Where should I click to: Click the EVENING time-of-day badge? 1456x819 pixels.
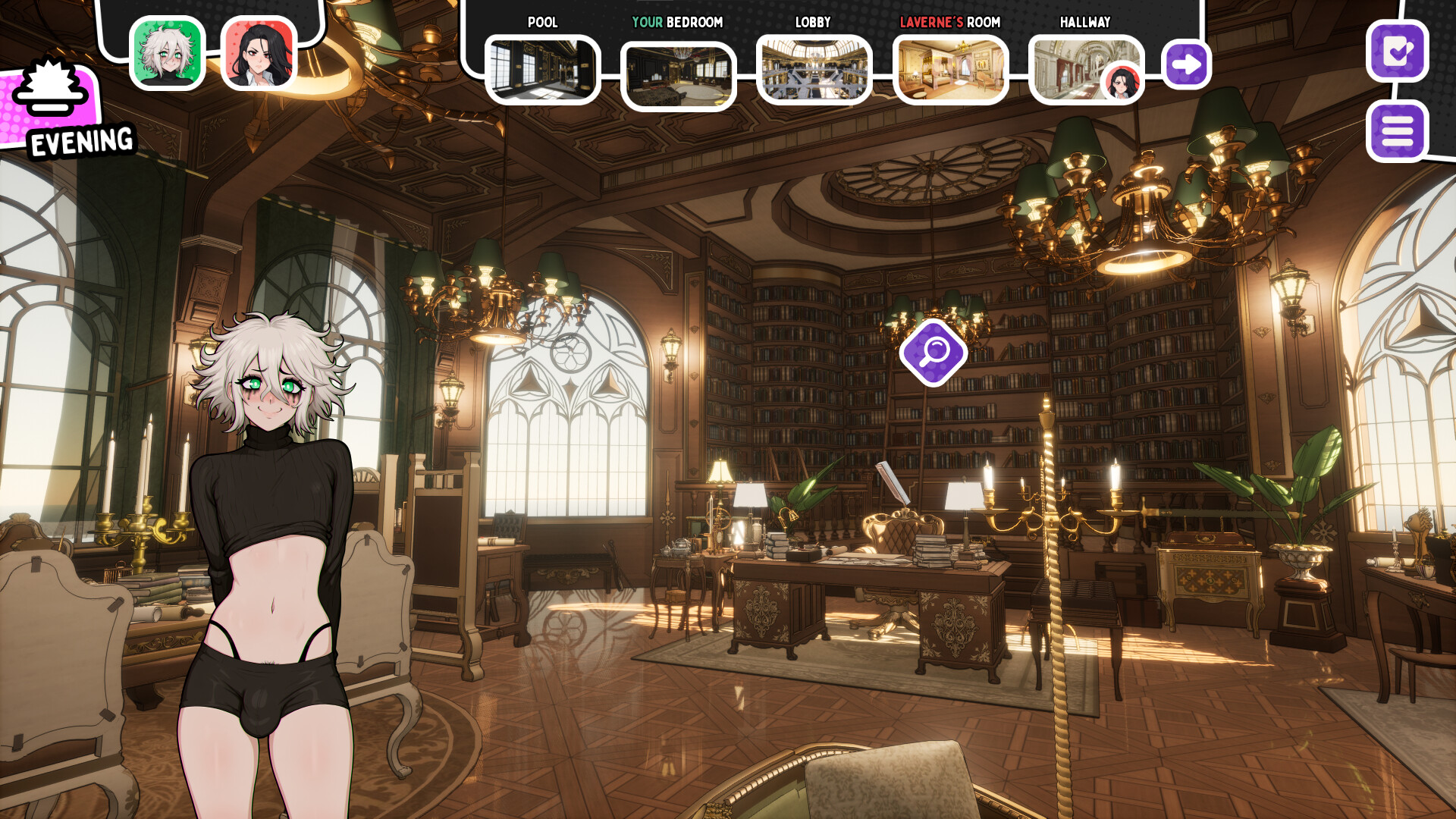click(x=80, y=140)
